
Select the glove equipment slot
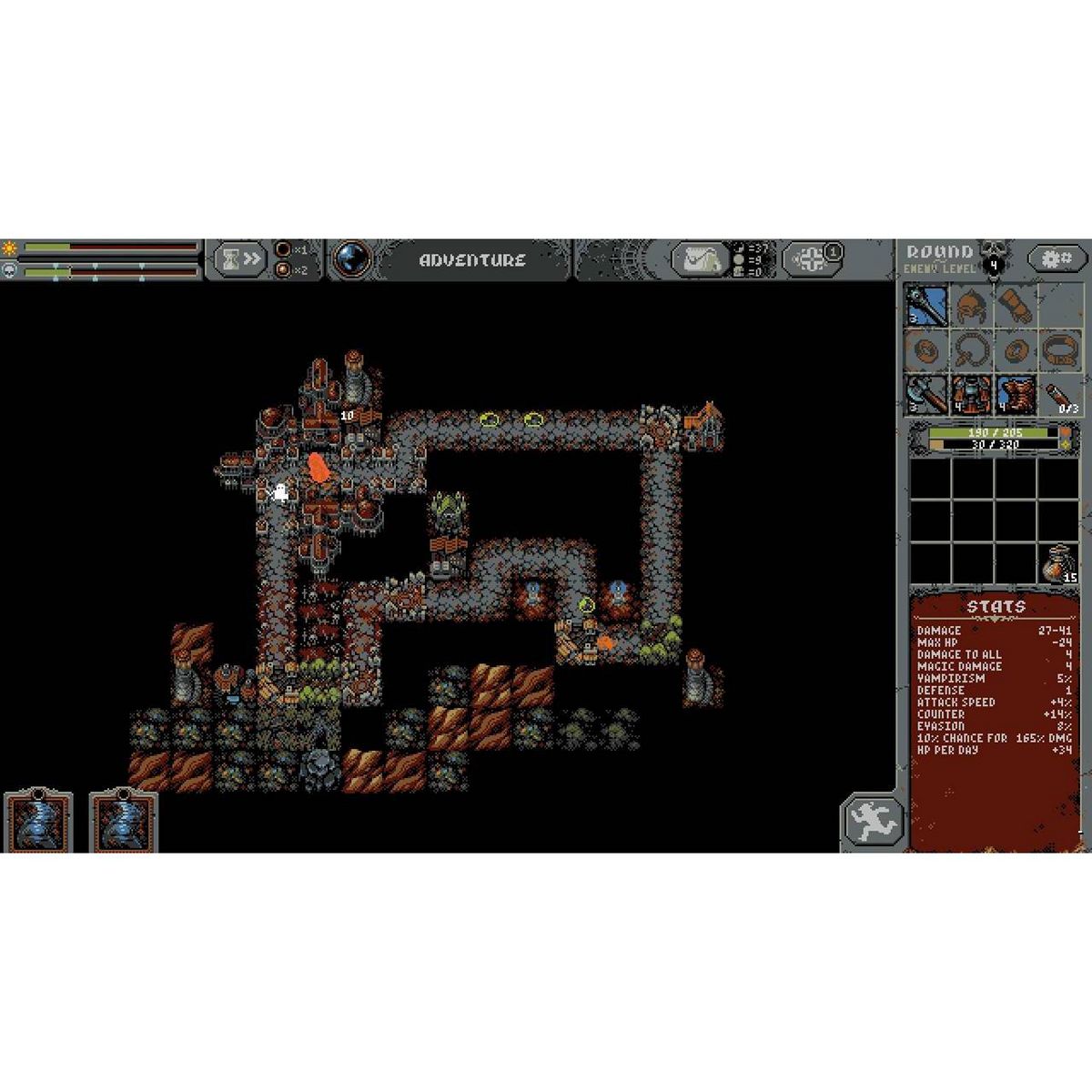[x=1016, y=305]
